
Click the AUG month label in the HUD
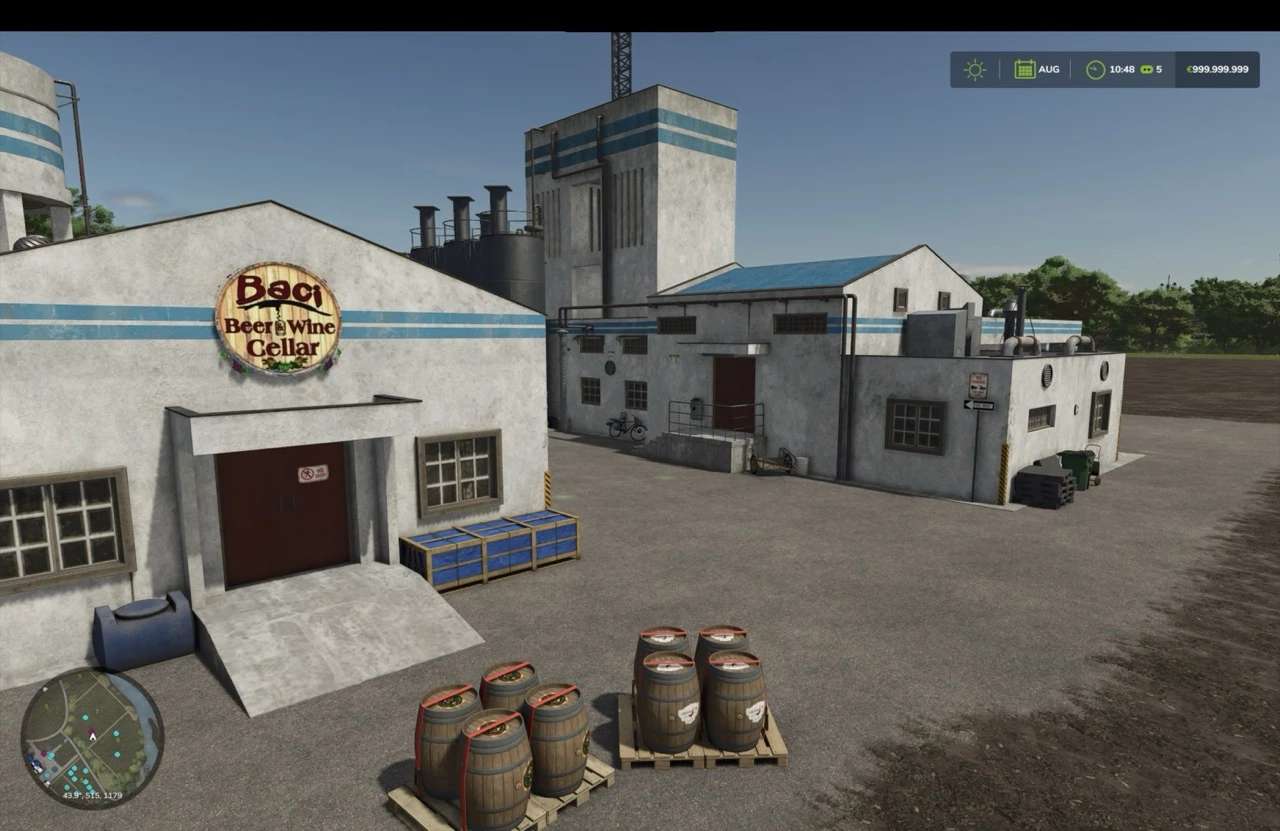(1049, 69)
